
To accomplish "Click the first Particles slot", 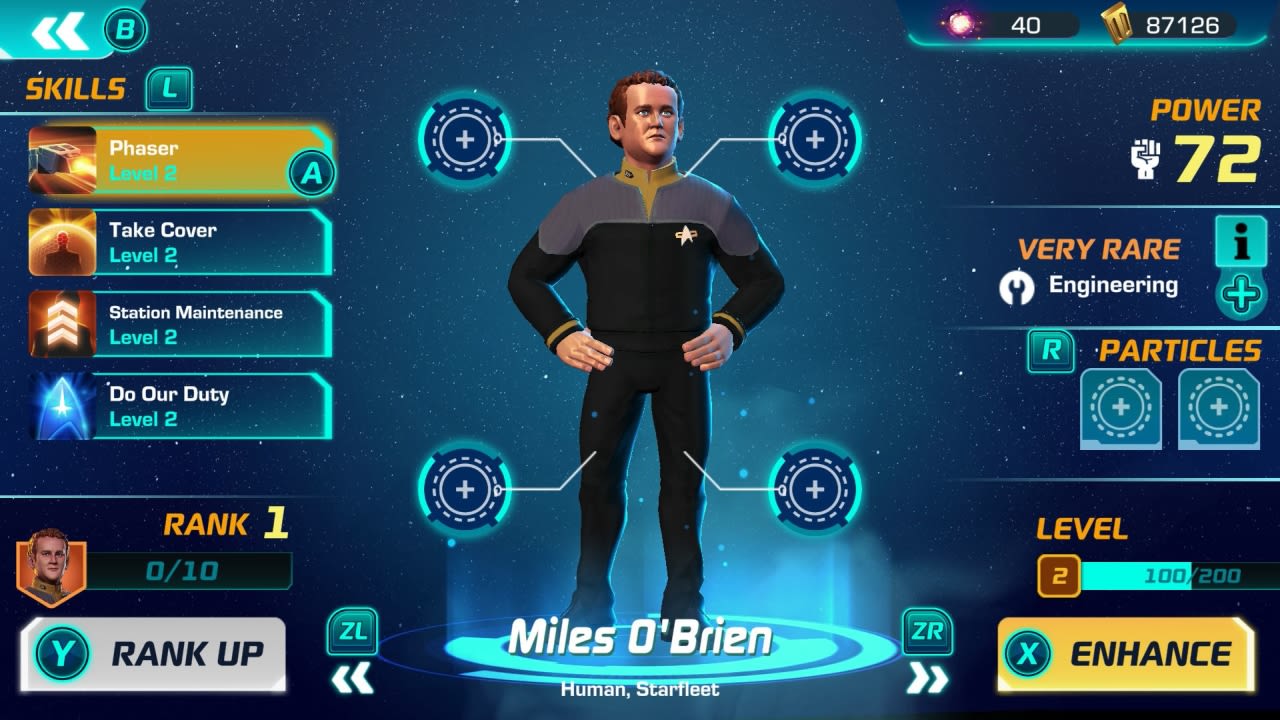I will 1118,408.
